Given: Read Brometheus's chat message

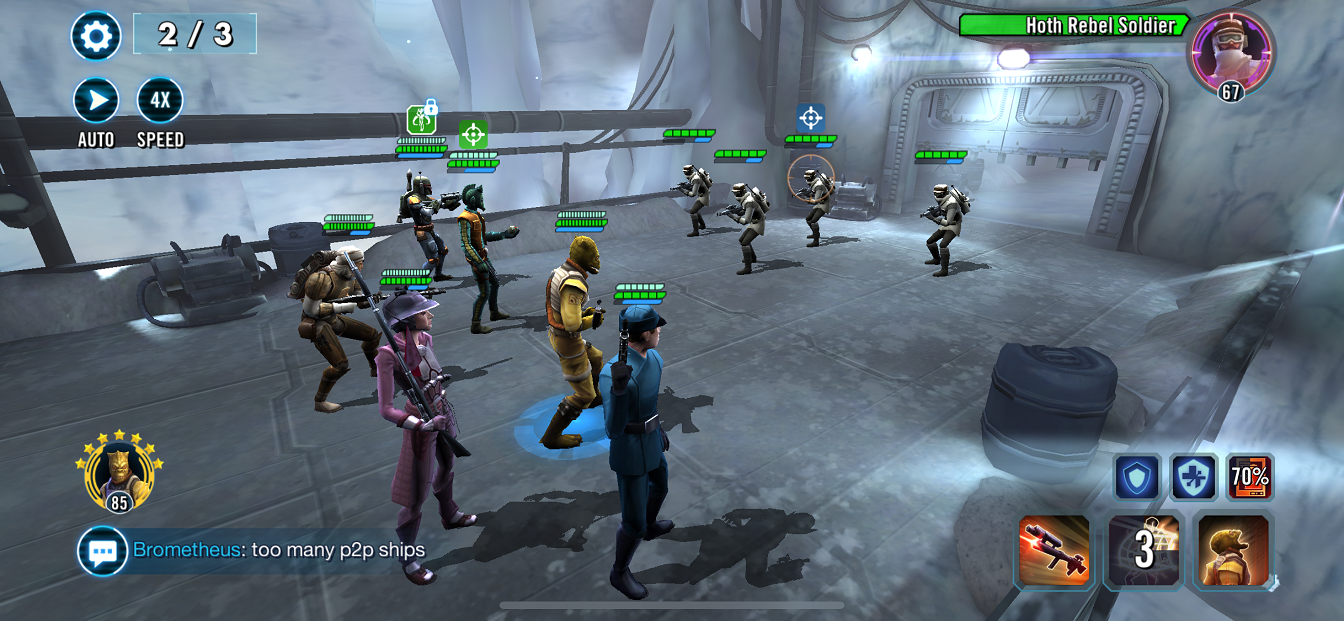Looking at the screenshot, I should 279,550.
